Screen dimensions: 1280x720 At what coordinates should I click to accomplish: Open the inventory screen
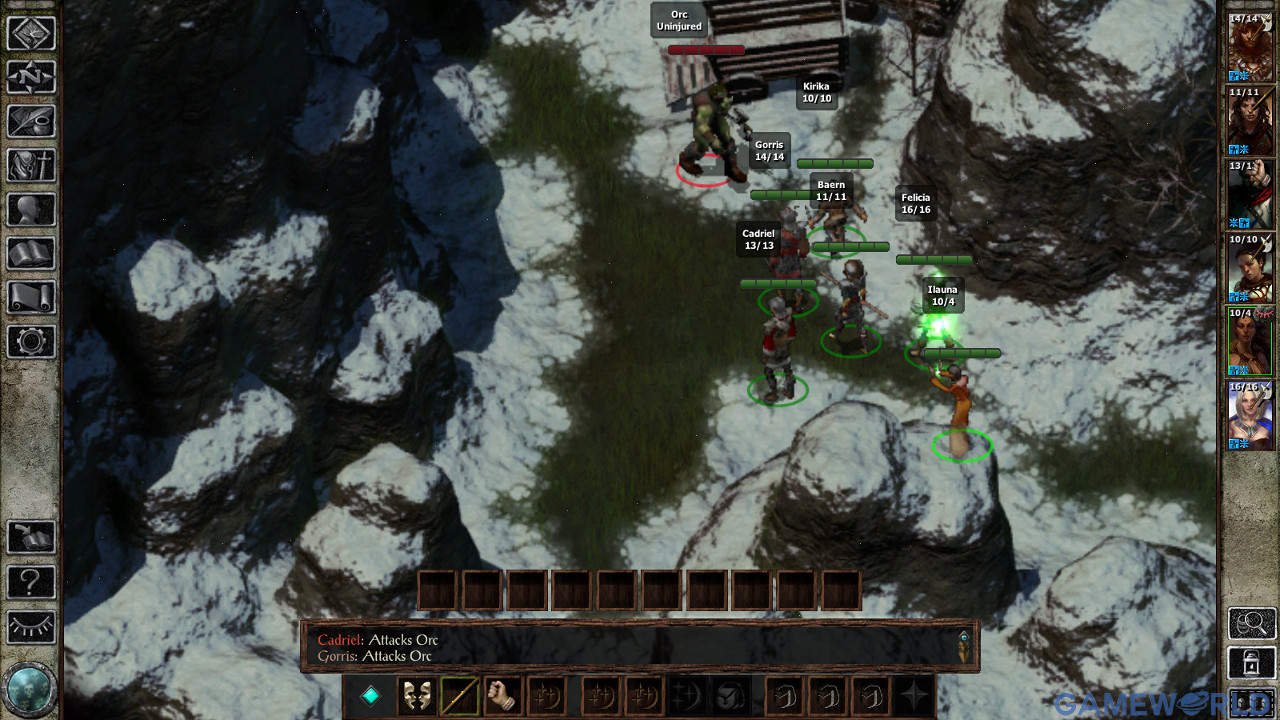pyautogui.click(x=33, y=166)
